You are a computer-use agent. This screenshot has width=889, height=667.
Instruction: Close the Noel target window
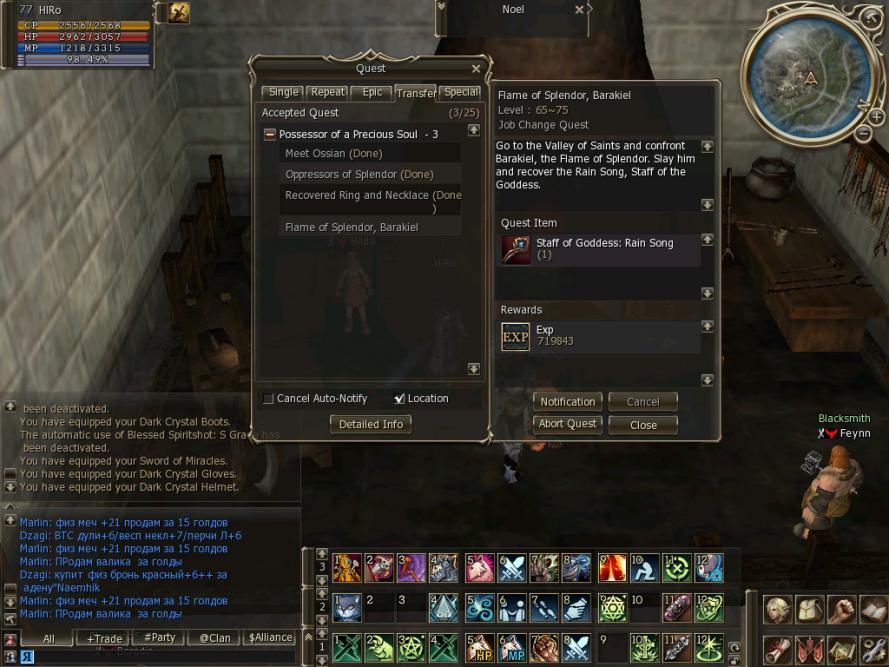pos(579,10)
